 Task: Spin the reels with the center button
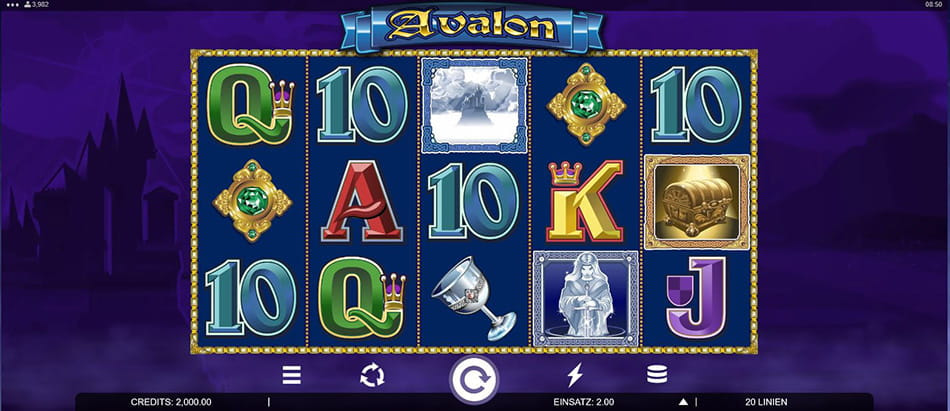point(474,378)
